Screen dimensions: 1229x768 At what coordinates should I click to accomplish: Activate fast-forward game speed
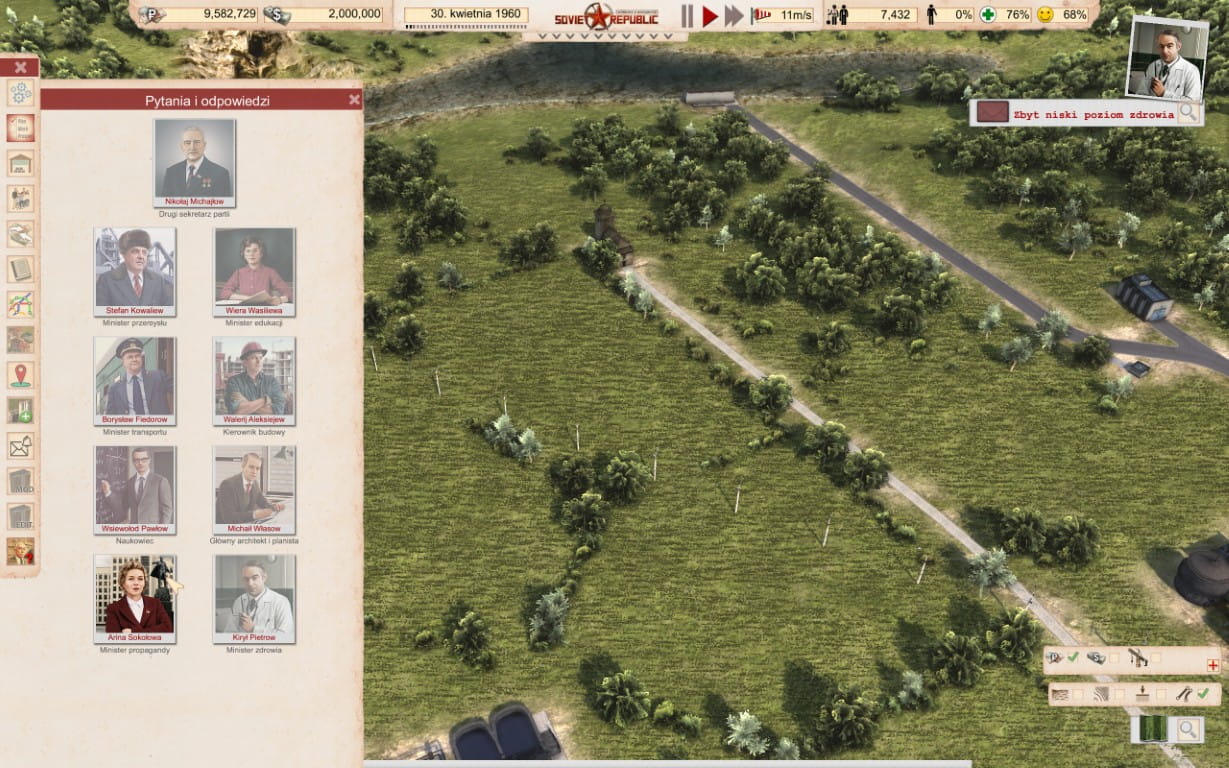(734, 15)
